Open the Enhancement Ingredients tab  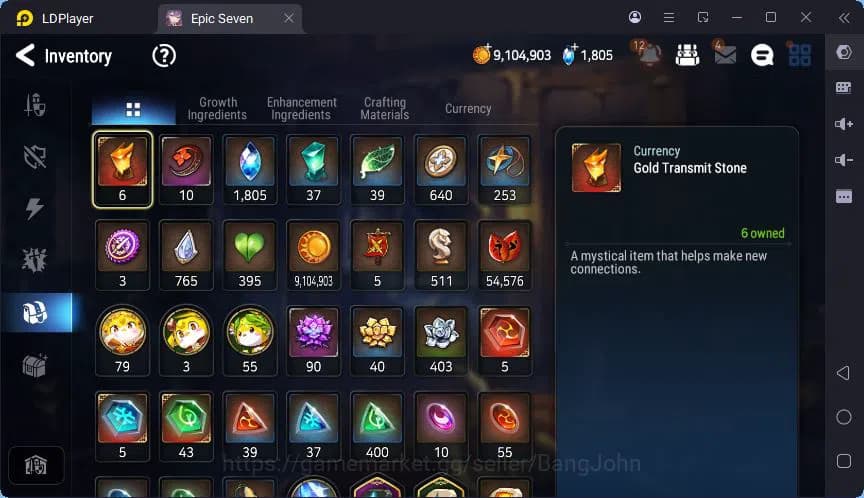point(301,109)
